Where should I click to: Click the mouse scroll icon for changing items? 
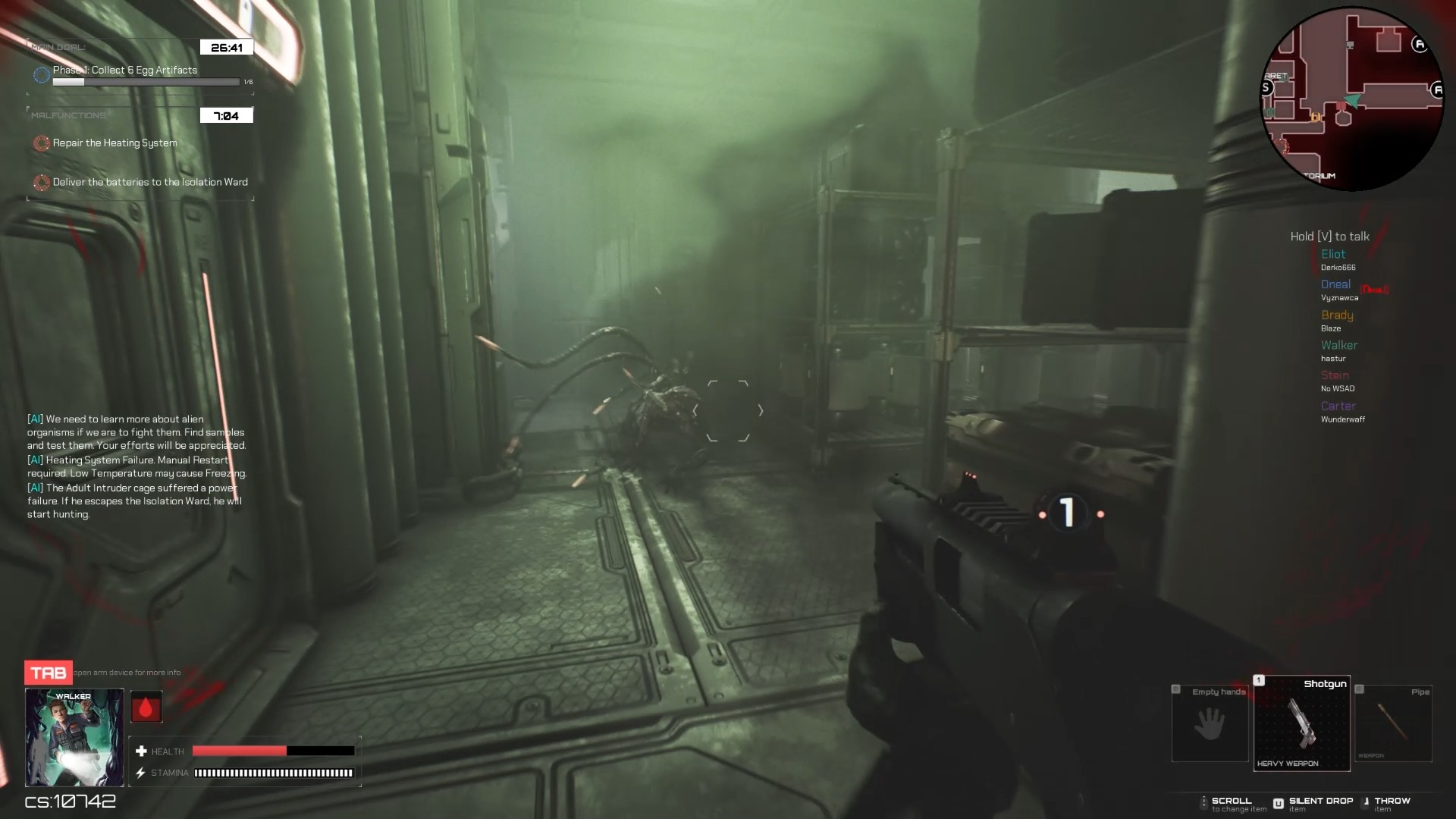click(1204, 802)
